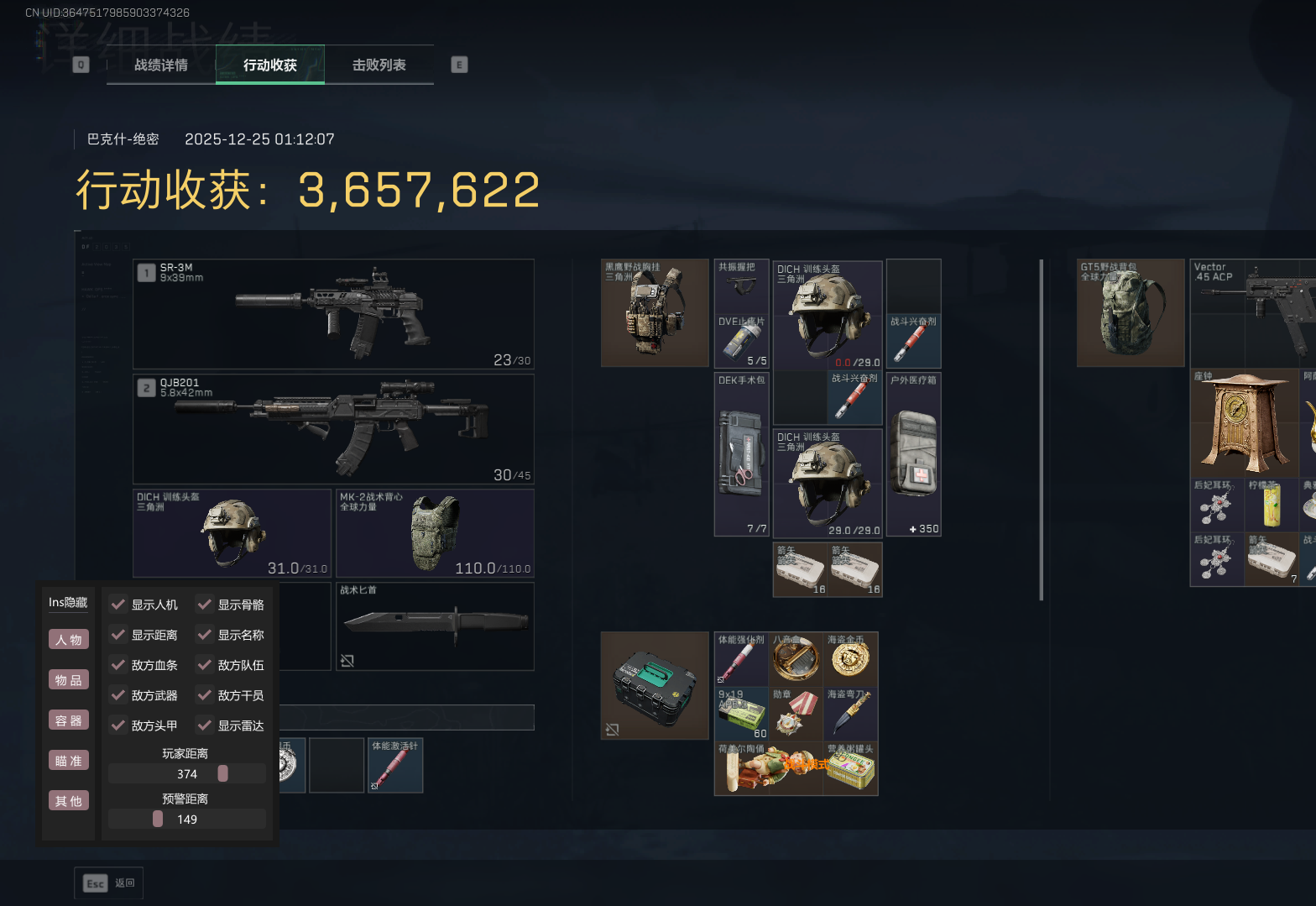Click the 返回 back button
The height and width of the screenshot is (906, 1316).
pyautogui.click(x=109, y=883)
